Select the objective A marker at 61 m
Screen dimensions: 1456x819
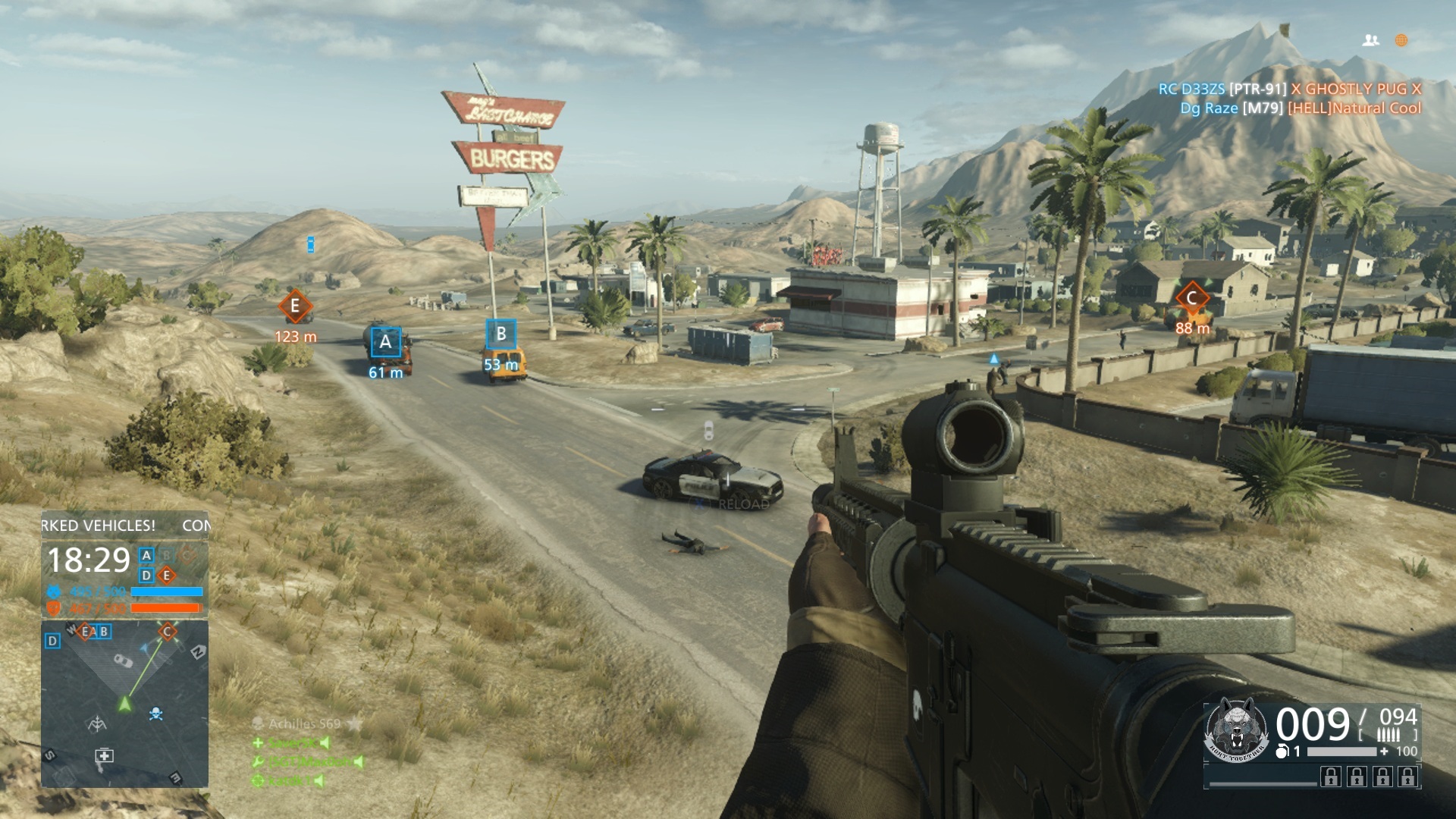(385, 342)
